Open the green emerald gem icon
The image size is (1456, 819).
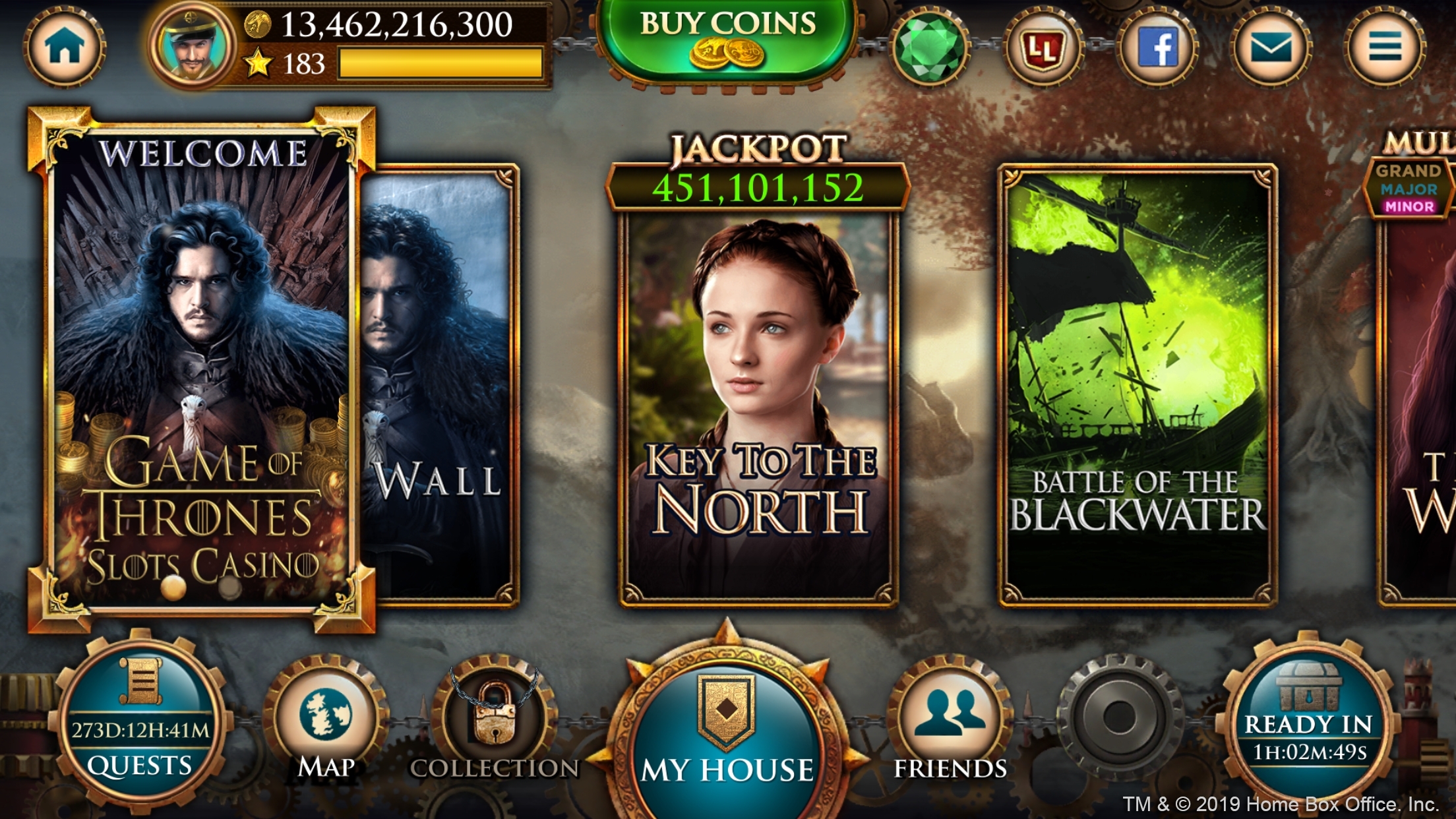930,47
